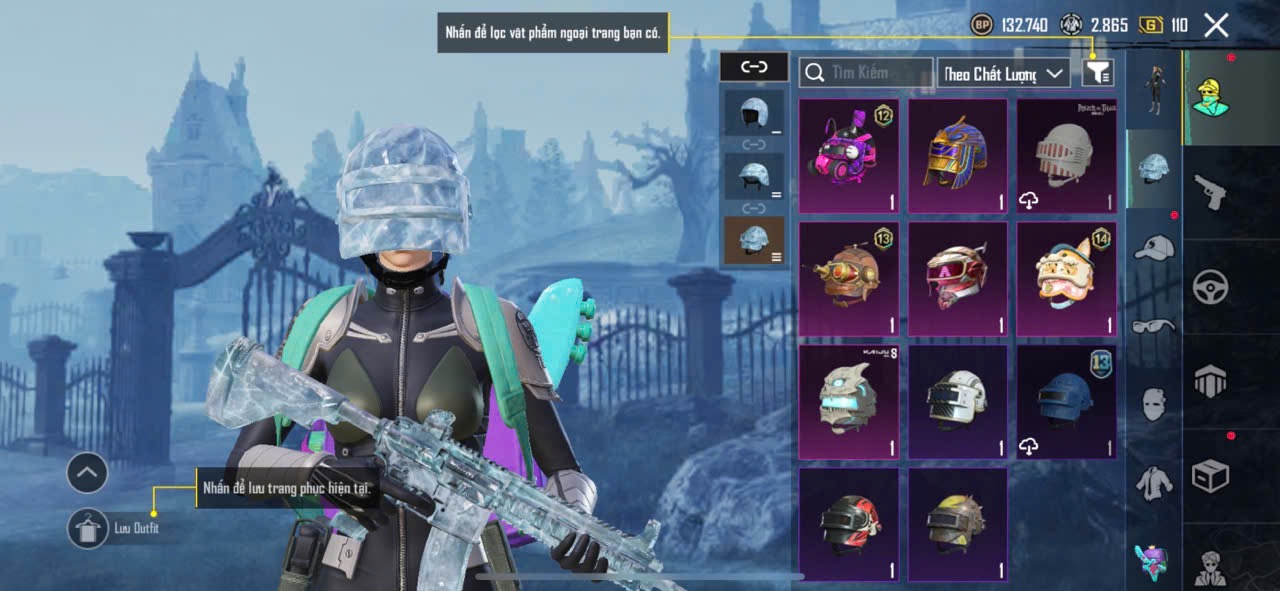Open the "Theo Chất Lượng" sort dropdown
Screen dimensions: 1280x591
(x=1003, y=73)
